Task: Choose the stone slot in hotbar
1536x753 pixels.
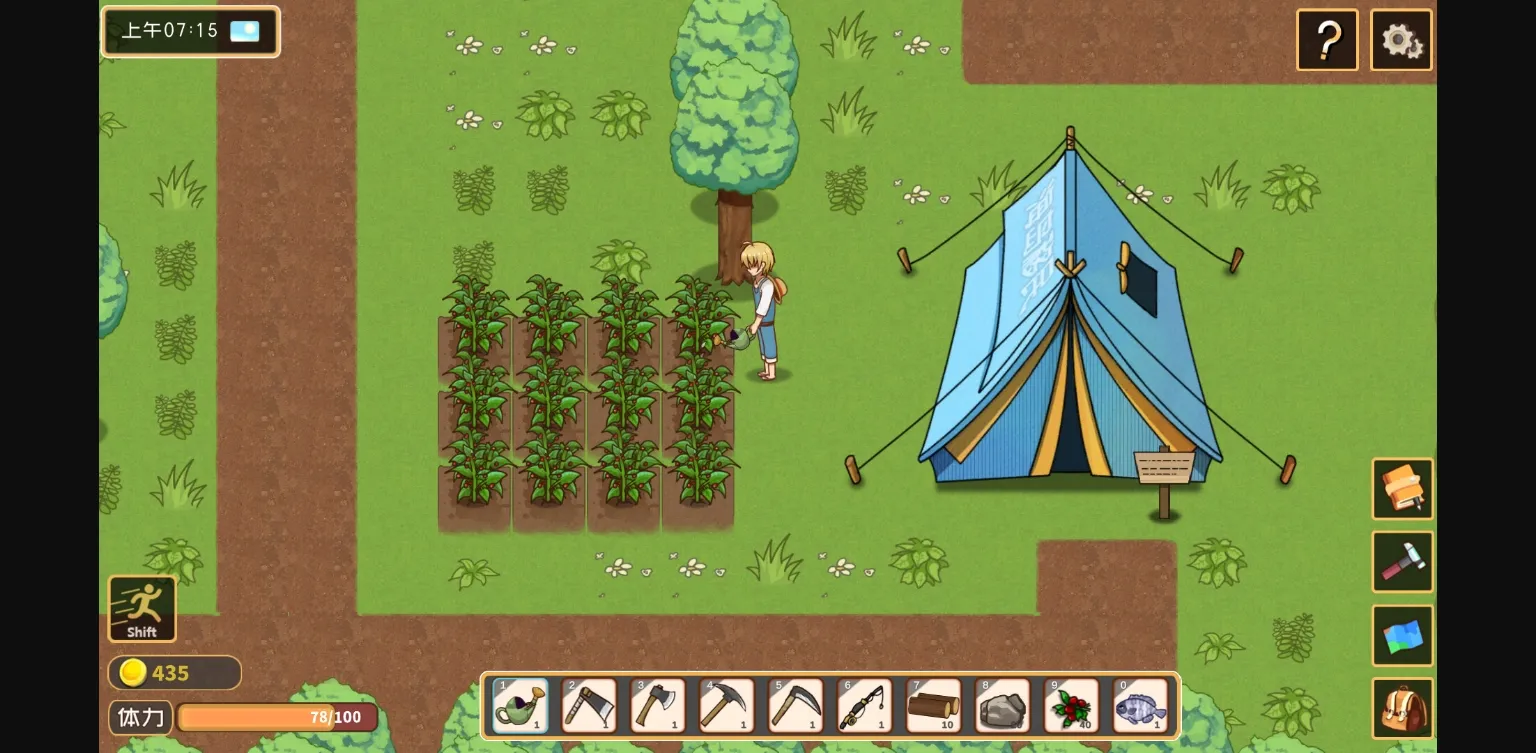Action: tap(1003, 706)
